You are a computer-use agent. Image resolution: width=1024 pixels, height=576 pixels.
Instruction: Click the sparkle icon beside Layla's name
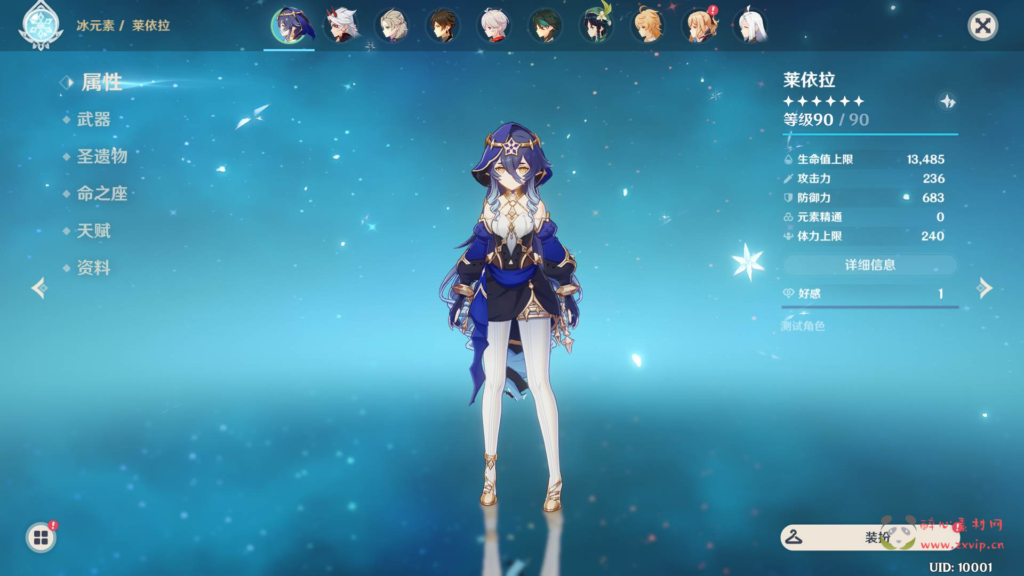[947, 101]
